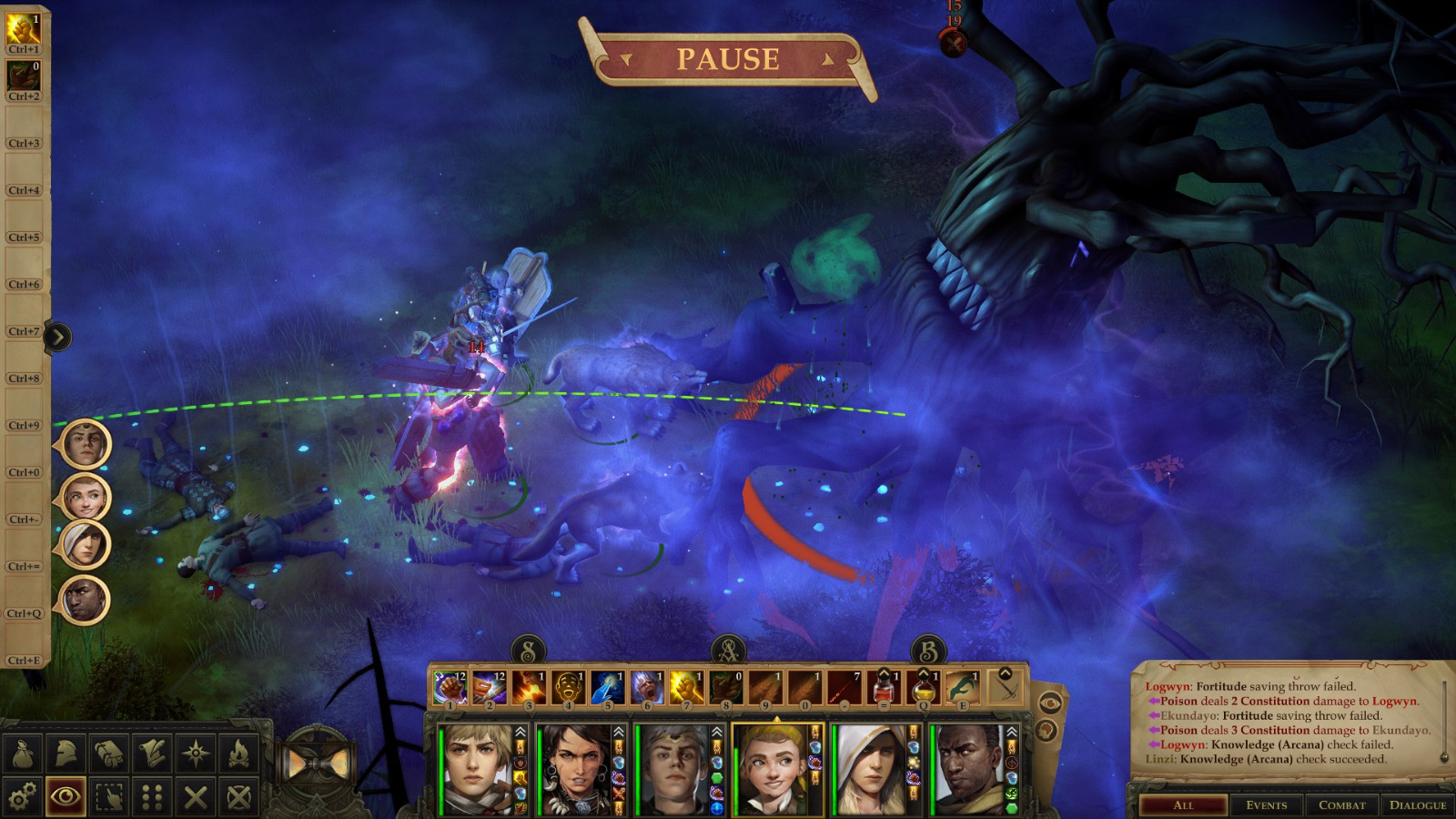Select the potion ability in hotbar slot Q
The image size is (1456, 819).
[x=923, y=690]
